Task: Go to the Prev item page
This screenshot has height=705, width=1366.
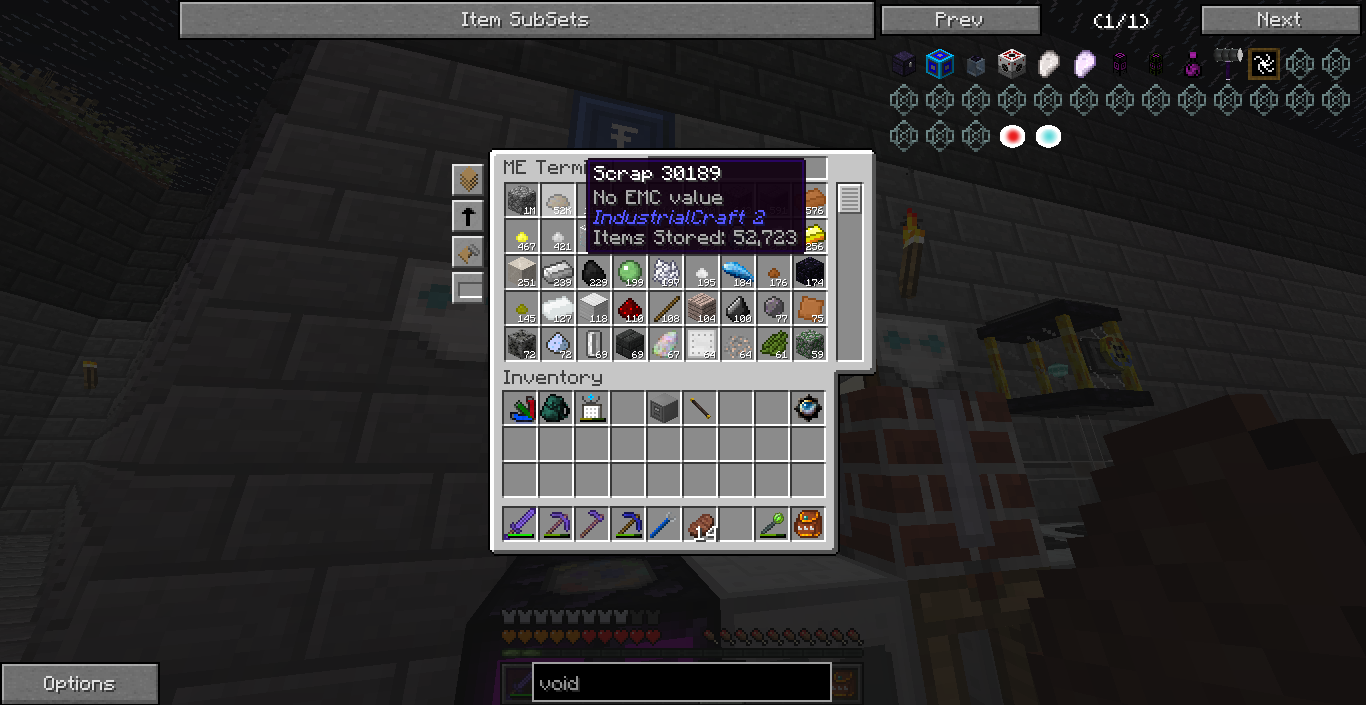Action: (x=960, y=20)
